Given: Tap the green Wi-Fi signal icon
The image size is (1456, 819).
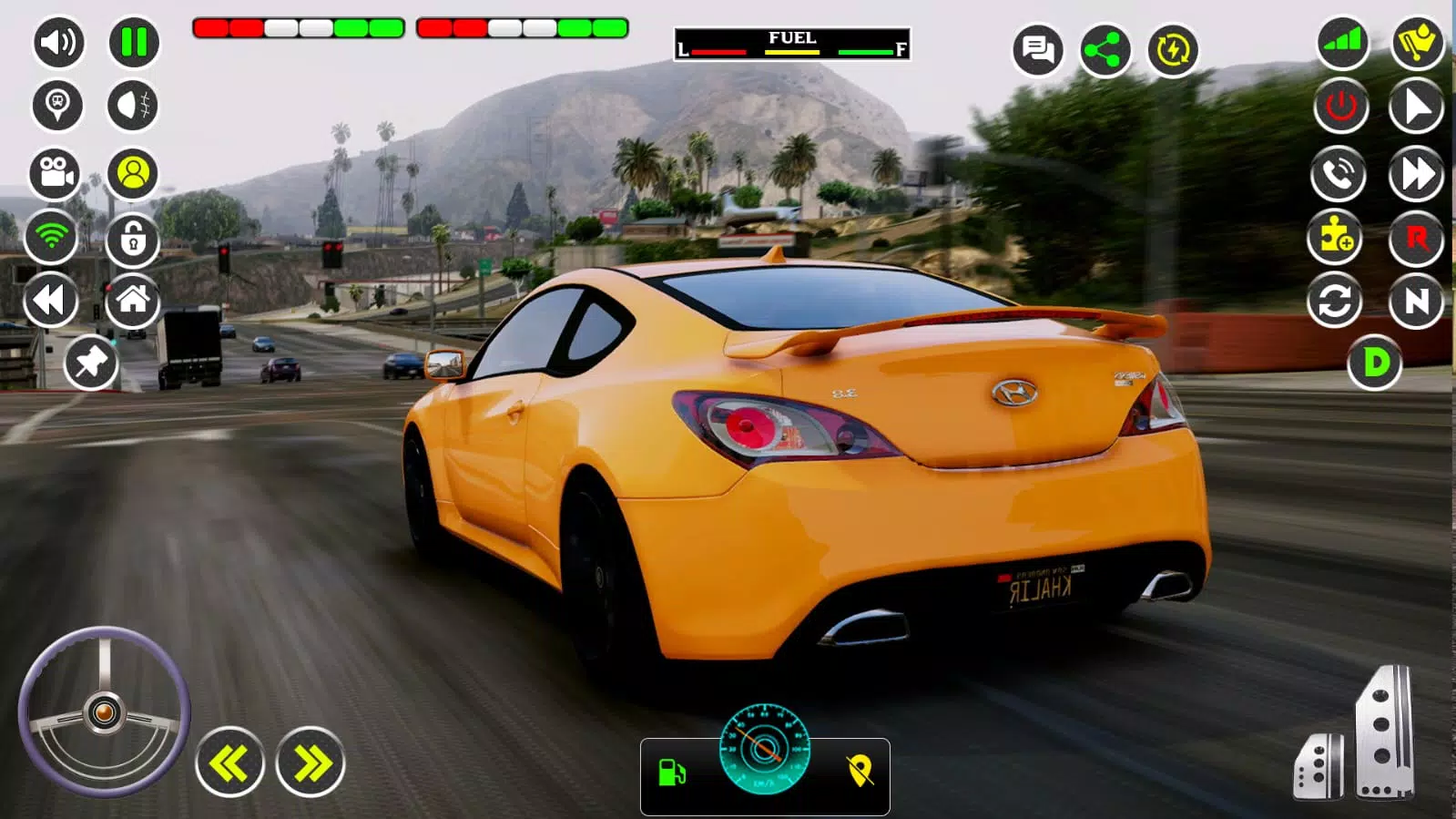Looking at the screenshot, I should [52, 237].
